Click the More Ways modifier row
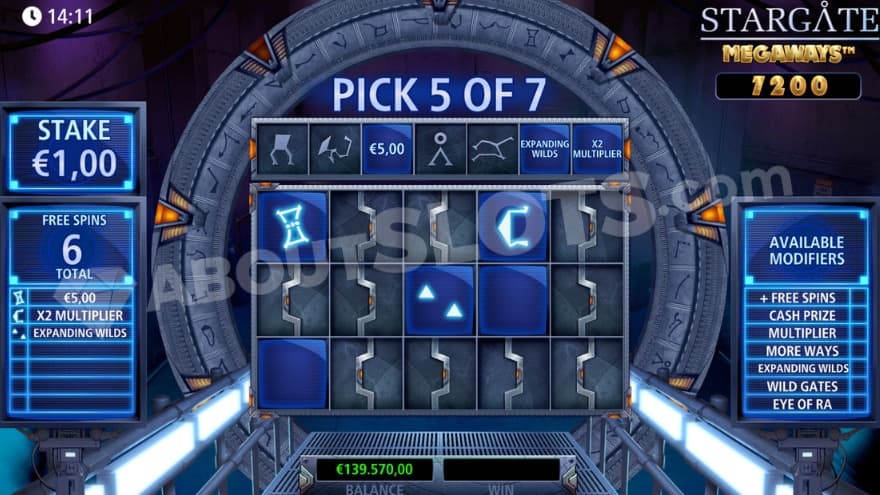 click(x=805, y=351)
